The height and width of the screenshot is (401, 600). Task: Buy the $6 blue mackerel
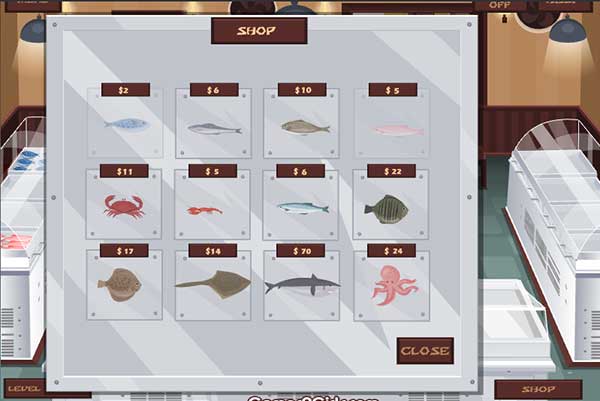[302, 208]
